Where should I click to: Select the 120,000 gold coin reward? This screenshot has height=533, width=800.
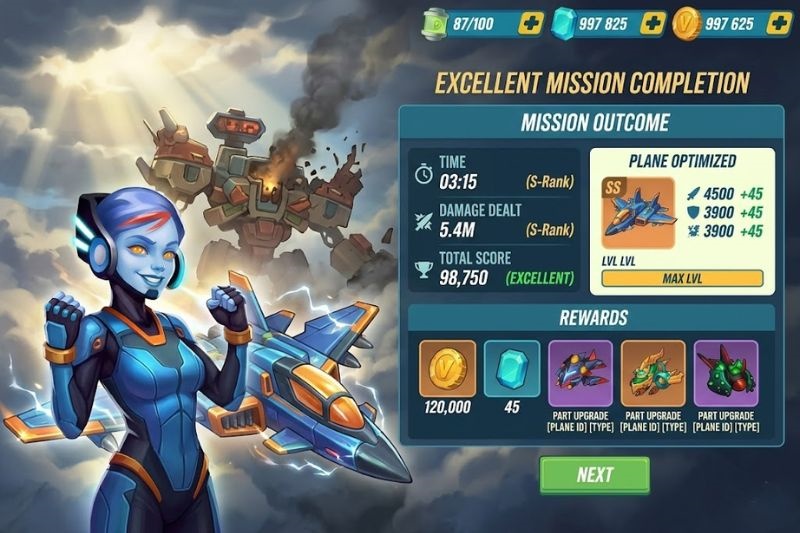447,368
